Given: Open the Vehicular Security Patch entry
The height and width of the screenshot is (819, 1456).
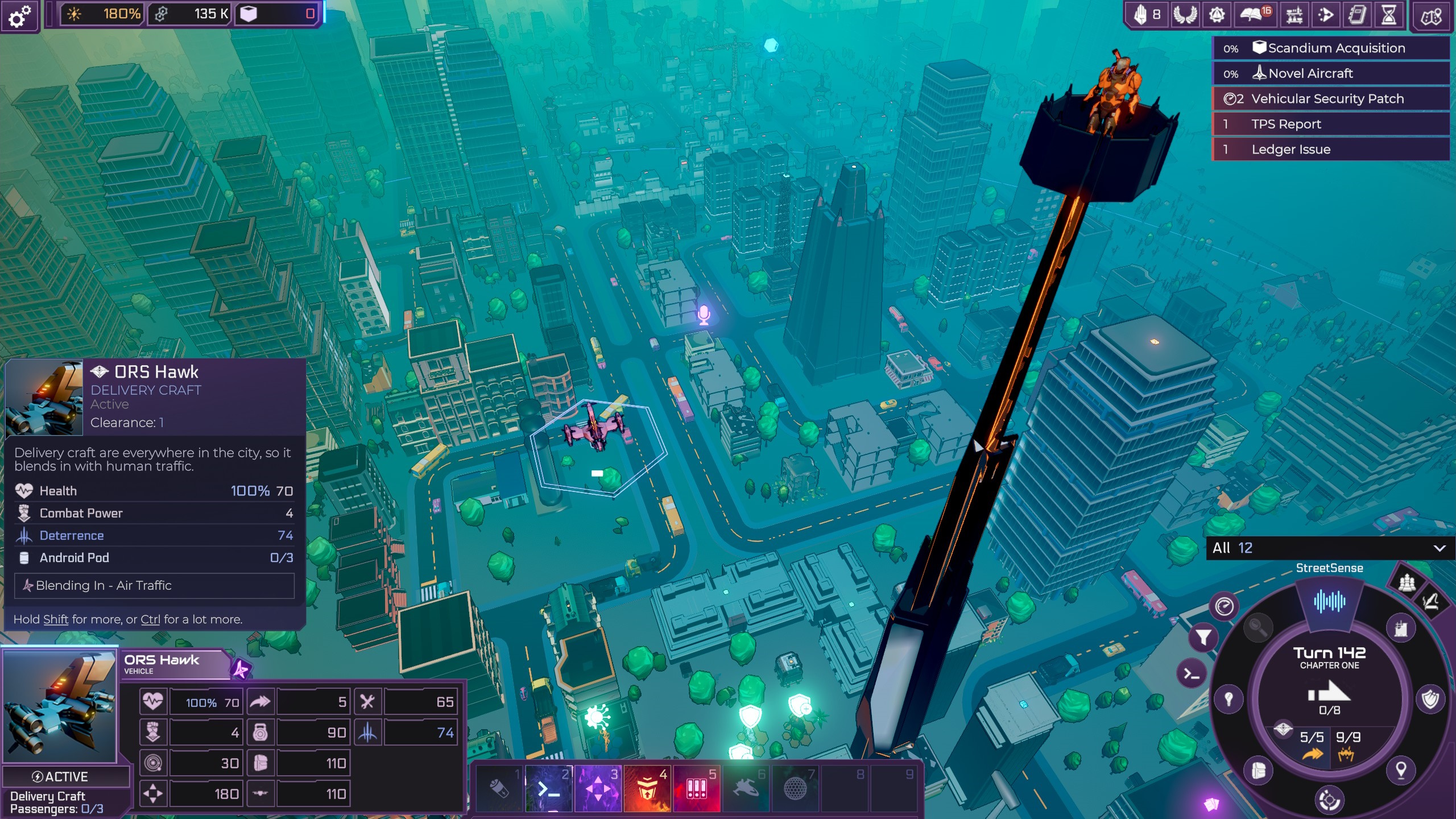Looking at the screenshot, I should 1331,99.
